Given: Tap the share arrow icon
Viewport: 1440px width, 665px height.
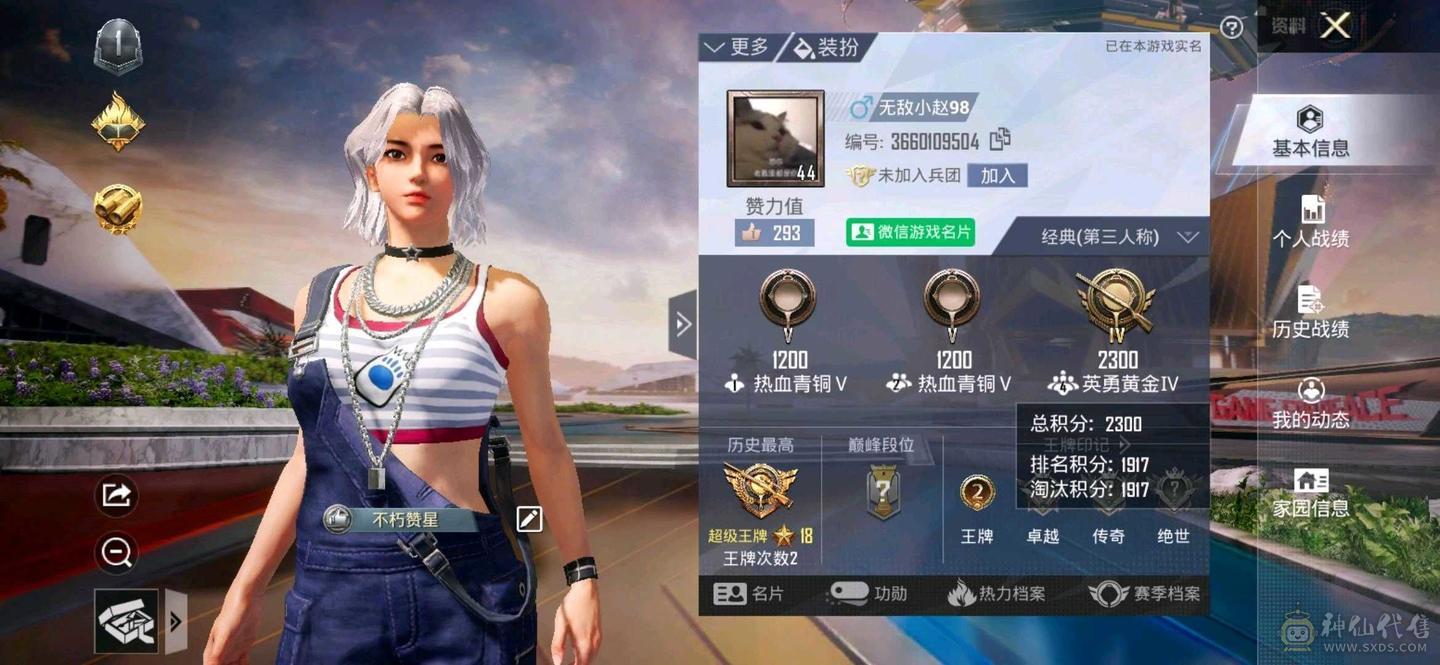Looking at the screenshot, I should [117, 494].
